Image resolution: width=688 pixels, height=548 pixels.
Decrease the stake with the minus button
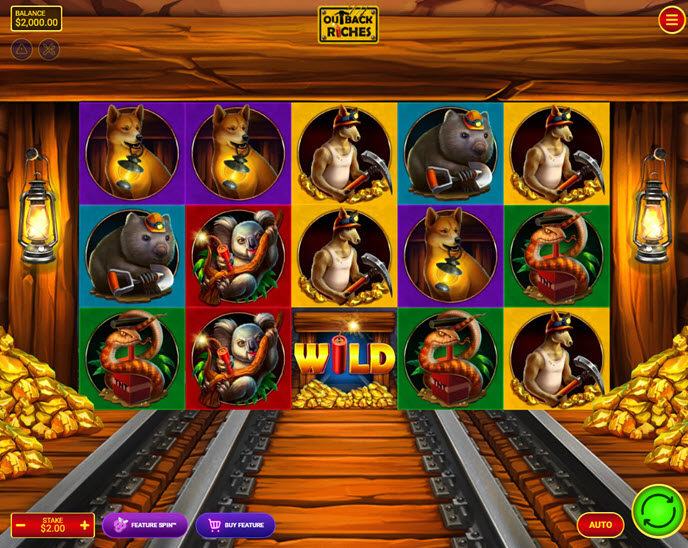click(x=21, y=526)
